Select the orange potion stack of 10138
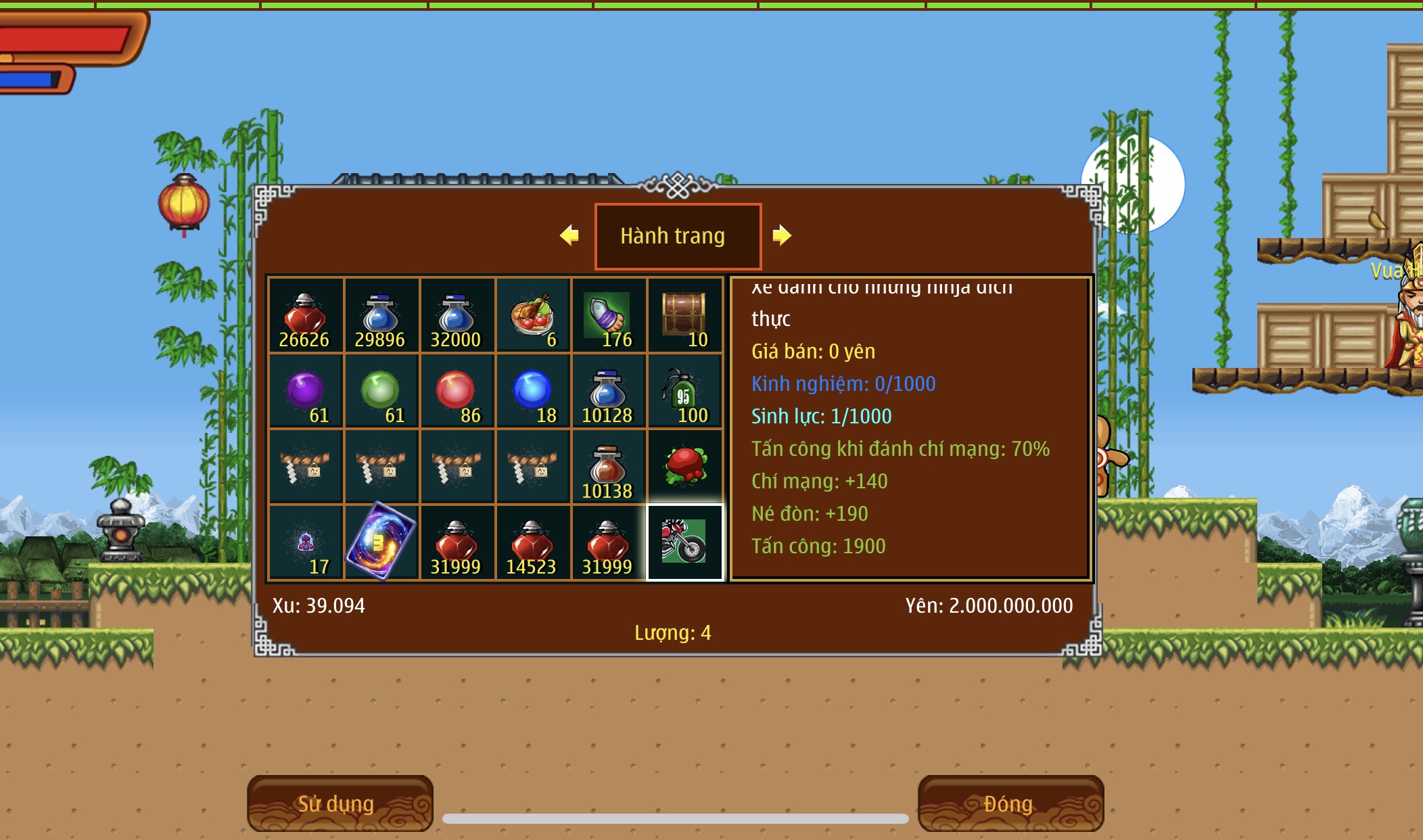Screen dimensions: 1423x840 coord(609,466)
